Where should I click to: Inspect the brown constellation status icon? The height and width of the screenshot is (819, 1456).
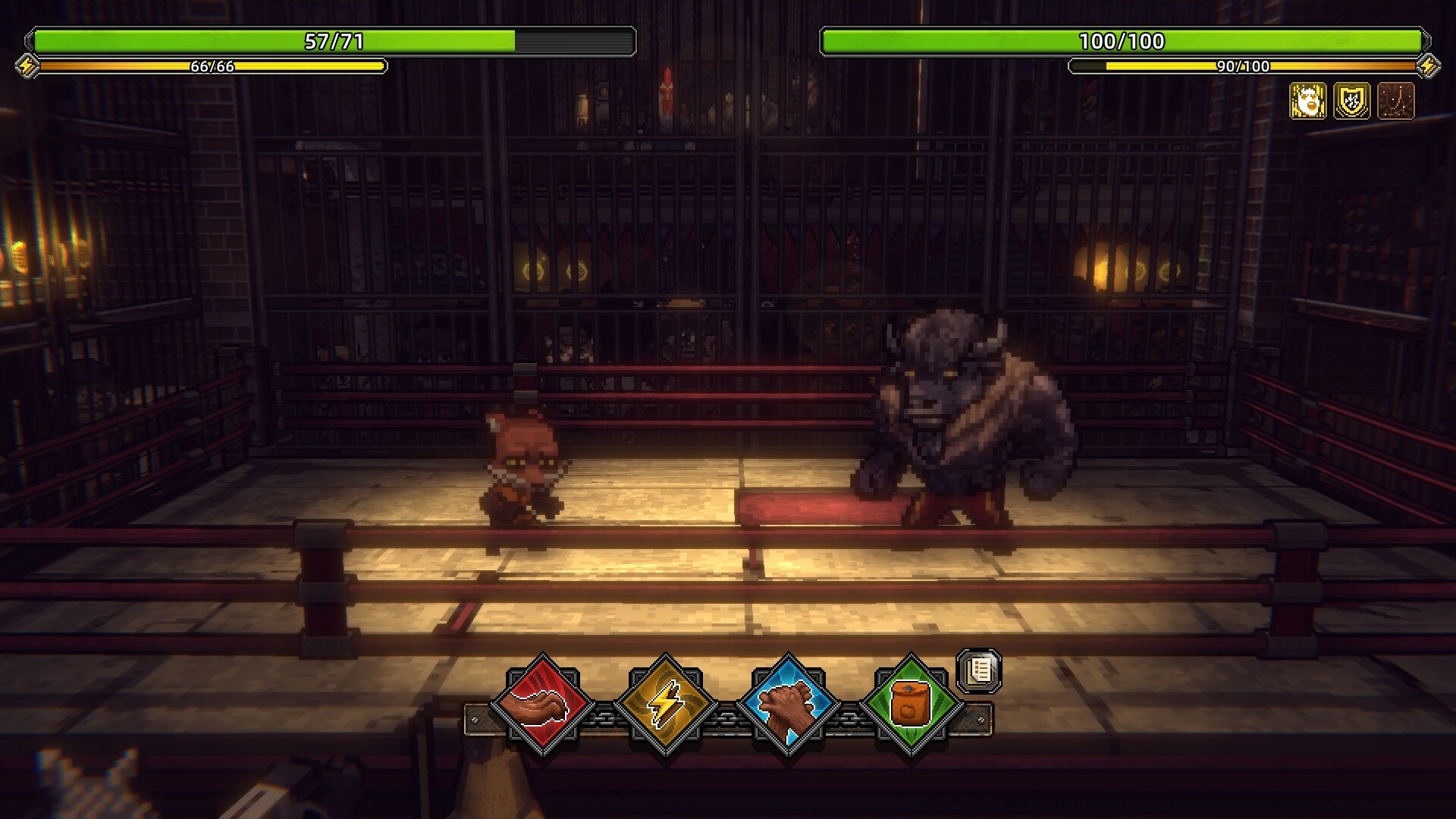(1396, 101)
